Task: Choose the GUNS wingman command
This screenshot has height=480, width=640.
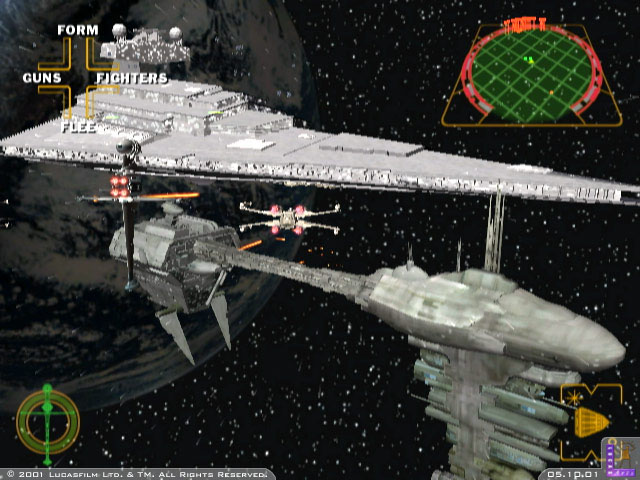Action: (x=42, y=78)
